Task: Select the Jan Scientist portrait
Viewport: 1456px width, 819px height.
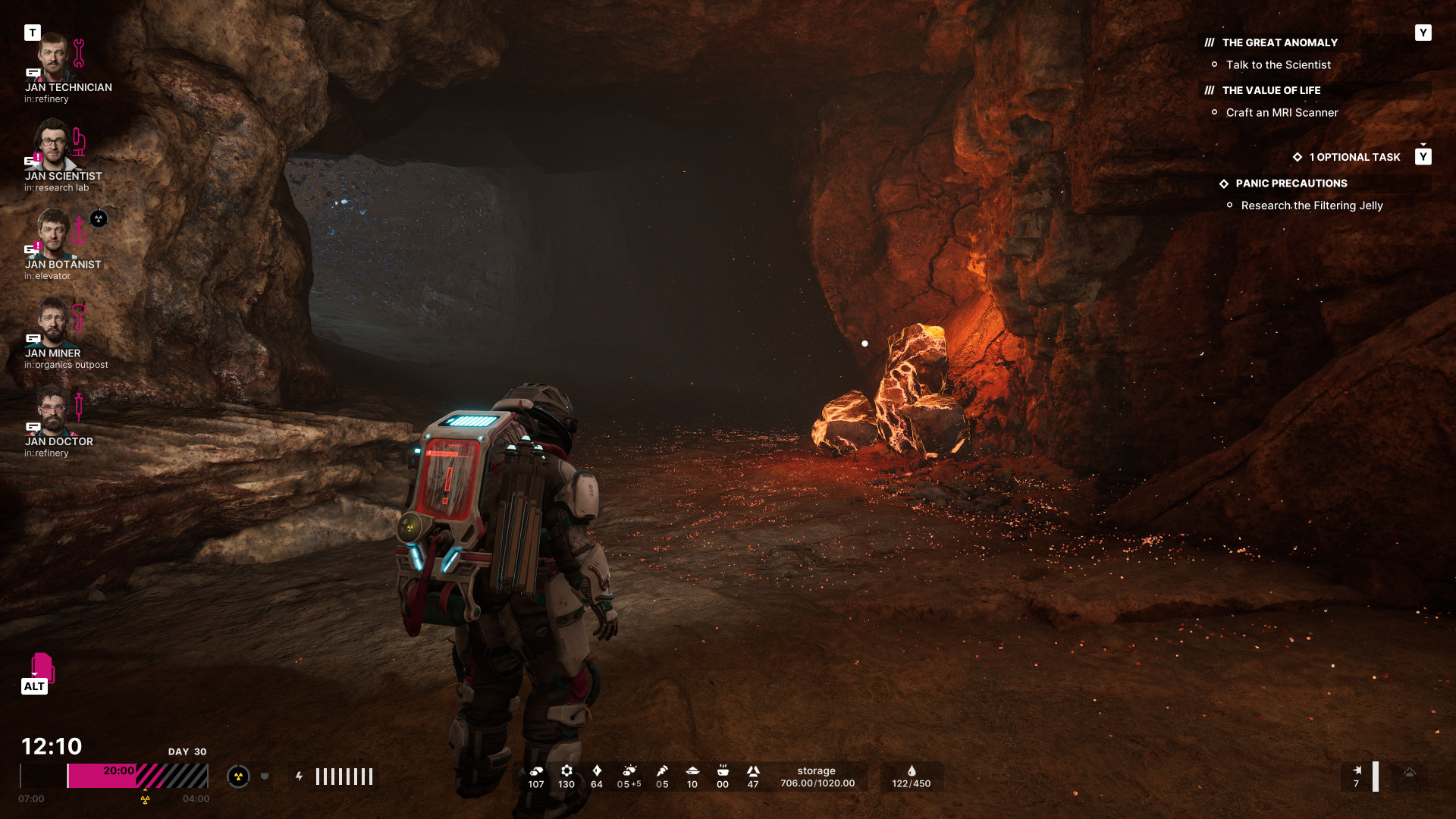Action: point(53,145)
